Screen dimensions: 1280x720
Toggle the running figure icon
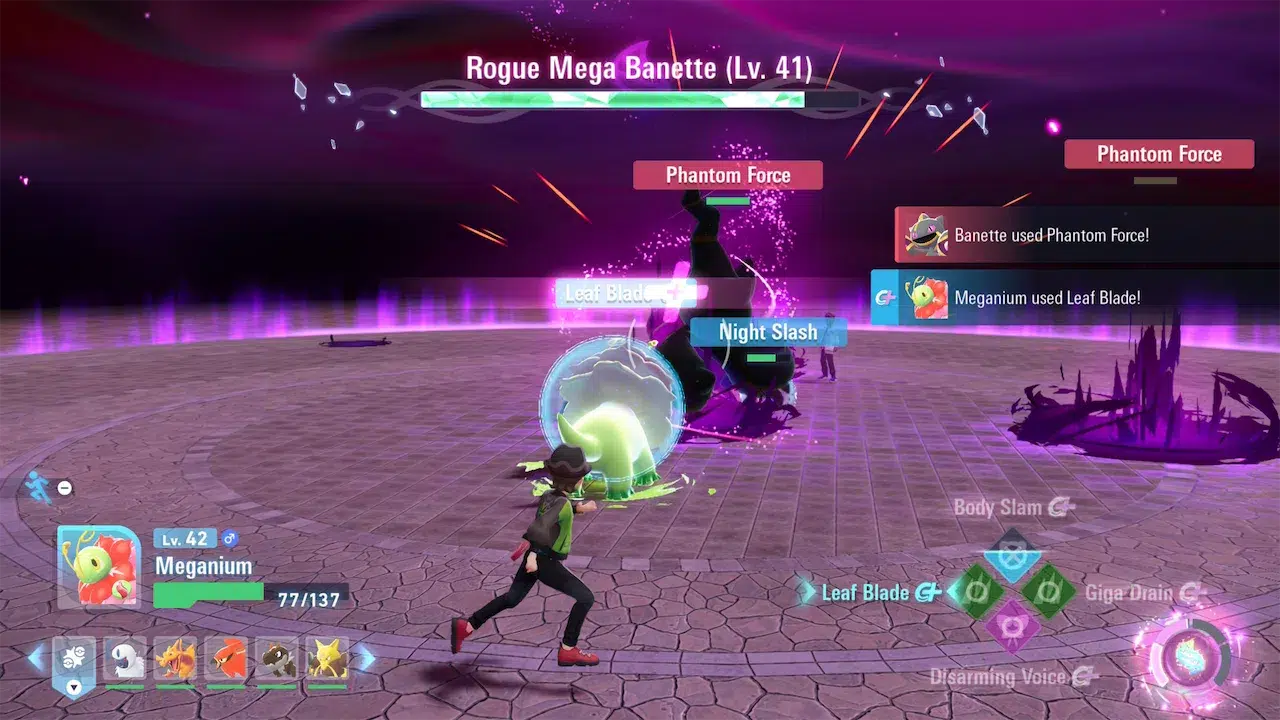(x=39, y=487)
